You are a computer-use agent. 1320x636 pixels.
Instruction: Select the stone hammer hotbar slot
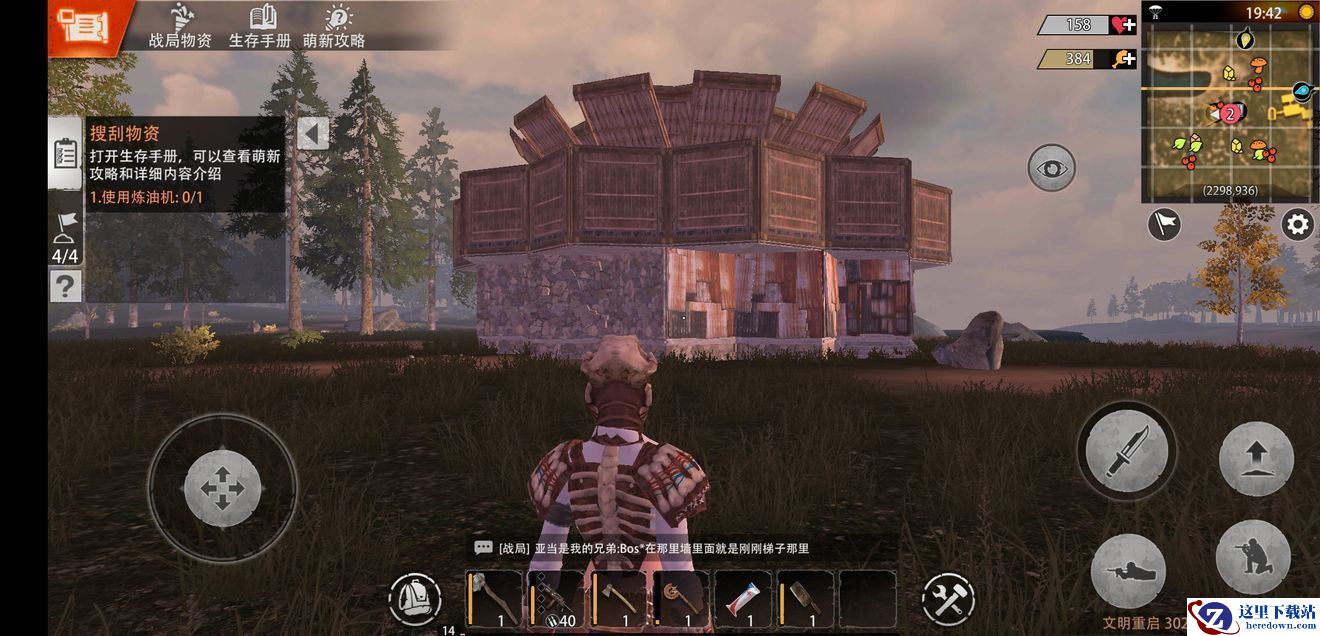494,599
